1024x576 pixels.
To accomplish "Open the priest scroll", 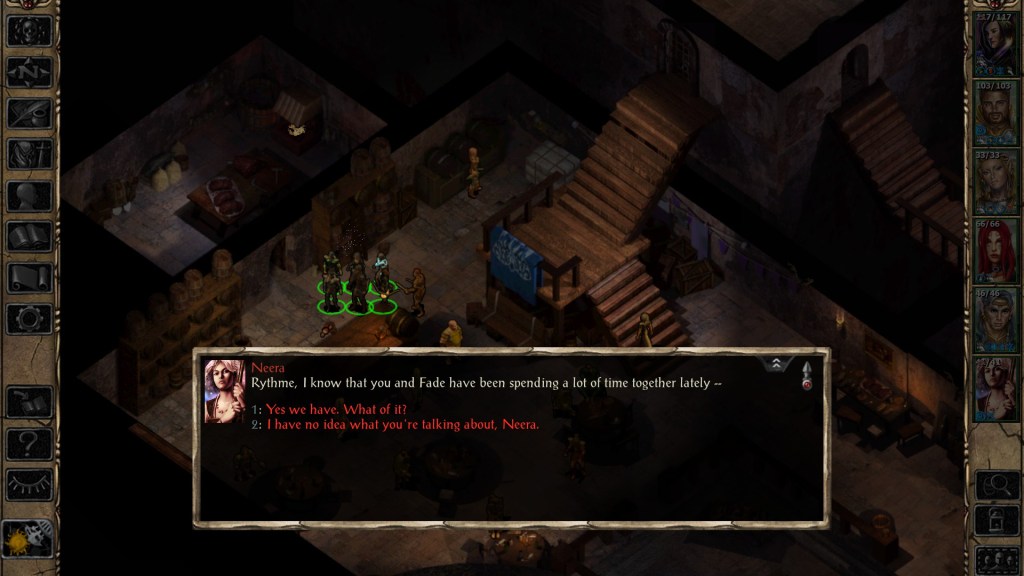I will click(x=30, y=278).
